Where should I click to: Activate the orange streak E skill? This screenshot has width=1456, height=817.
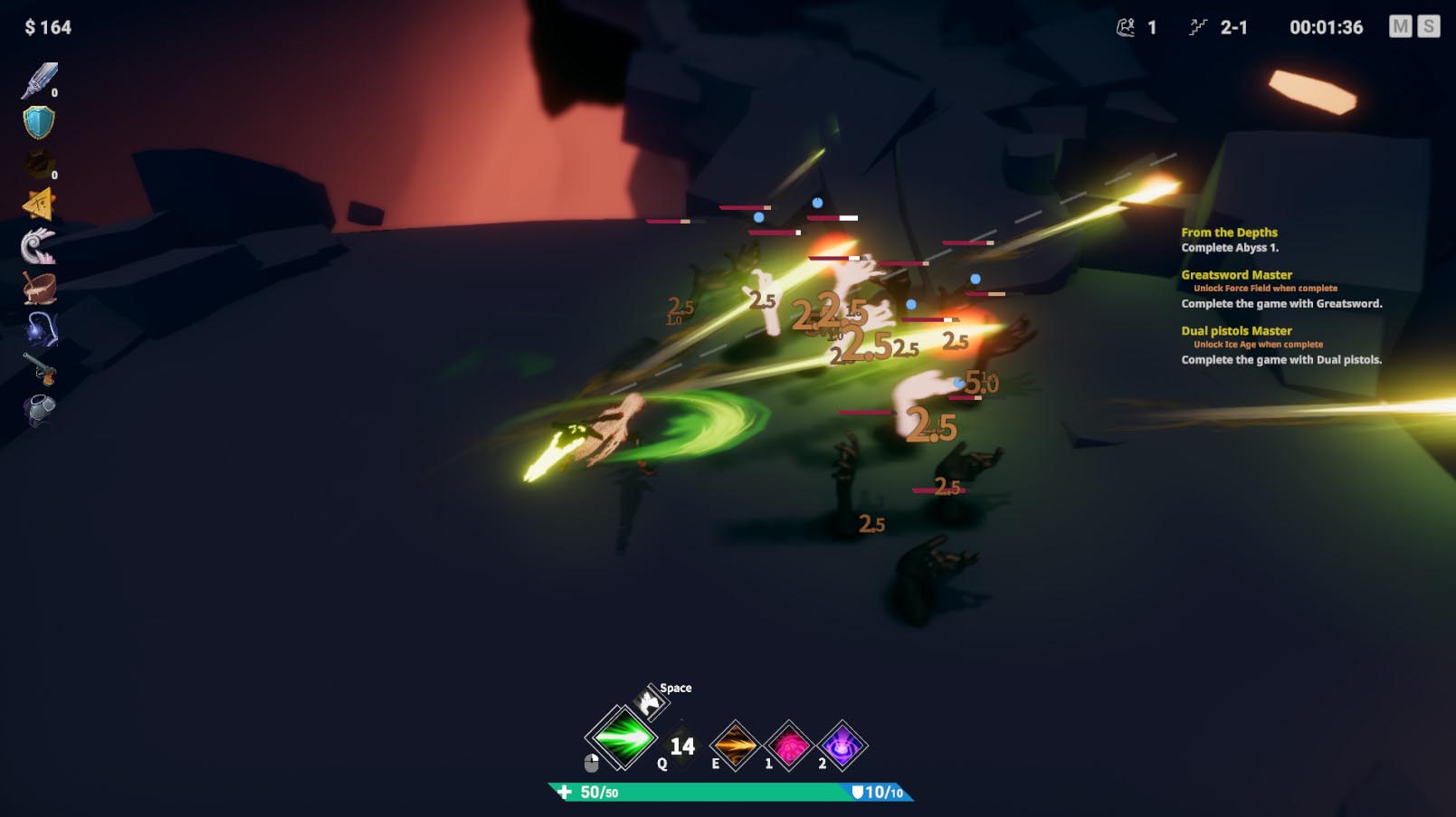tap(735, 746)
